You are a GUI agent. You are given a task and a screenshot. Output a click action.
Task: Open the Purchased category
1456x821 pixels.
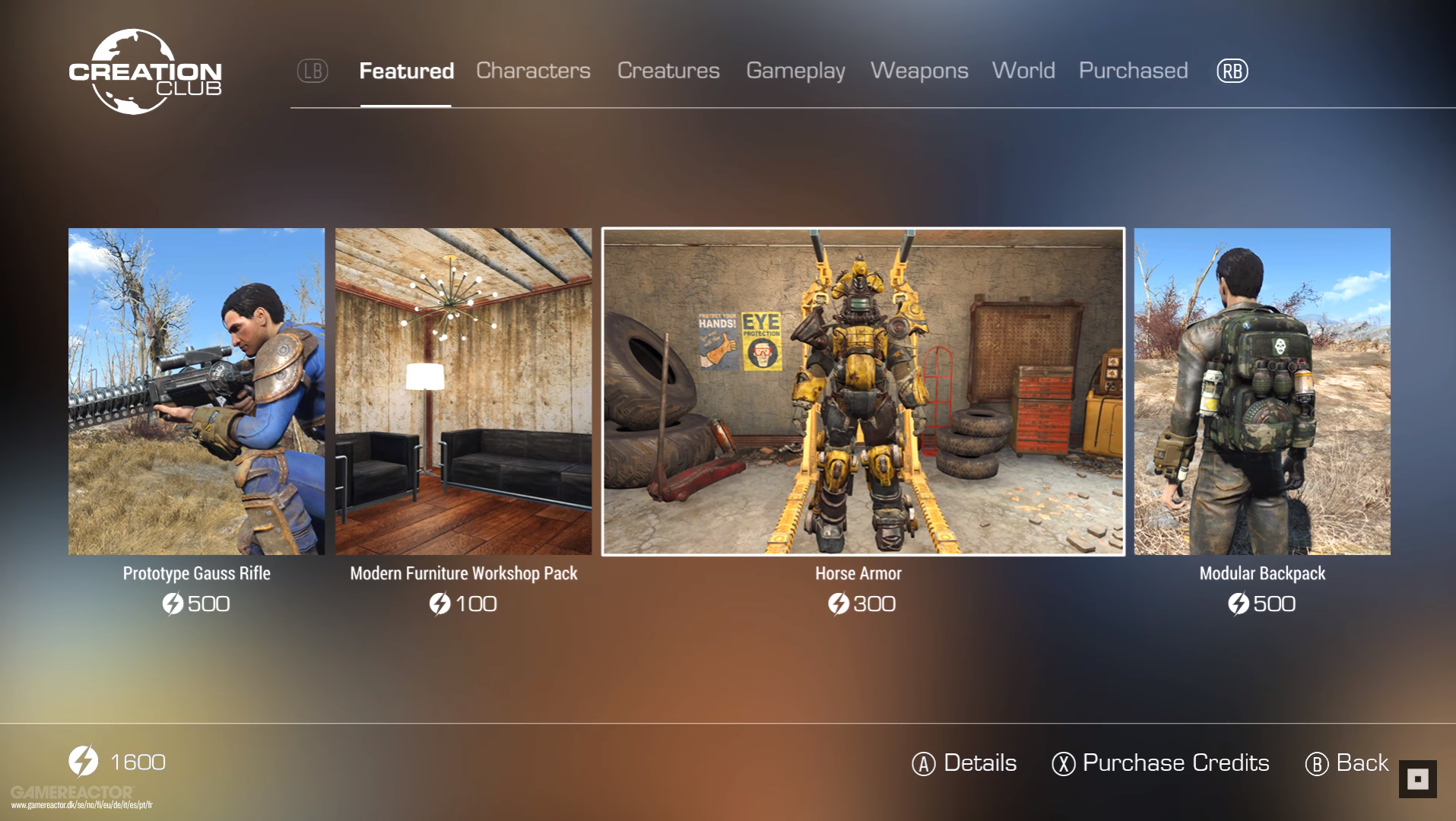click(x=1133, y=71)
